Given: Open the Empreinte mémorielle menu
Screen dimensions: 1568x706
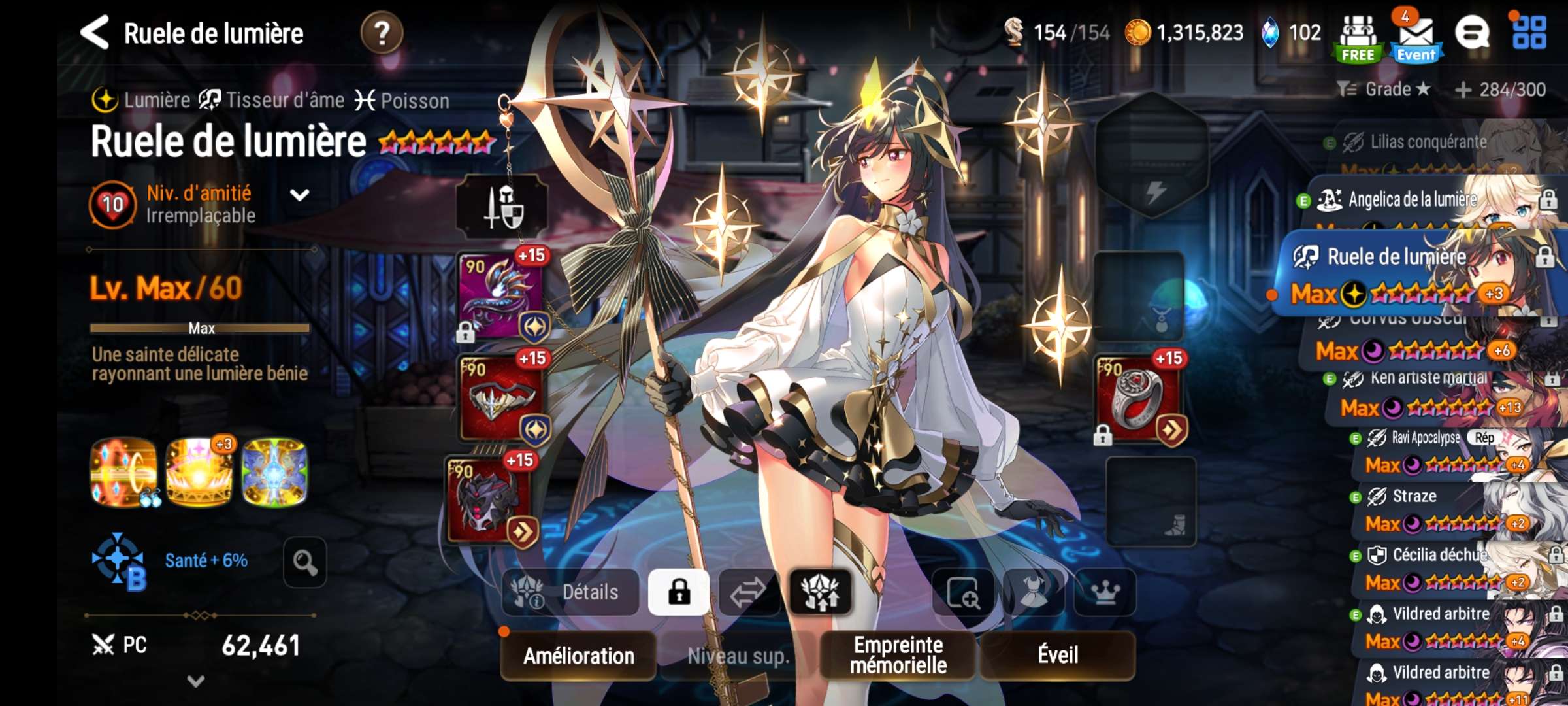Looking at the screenshot, I should coord(898,655).
